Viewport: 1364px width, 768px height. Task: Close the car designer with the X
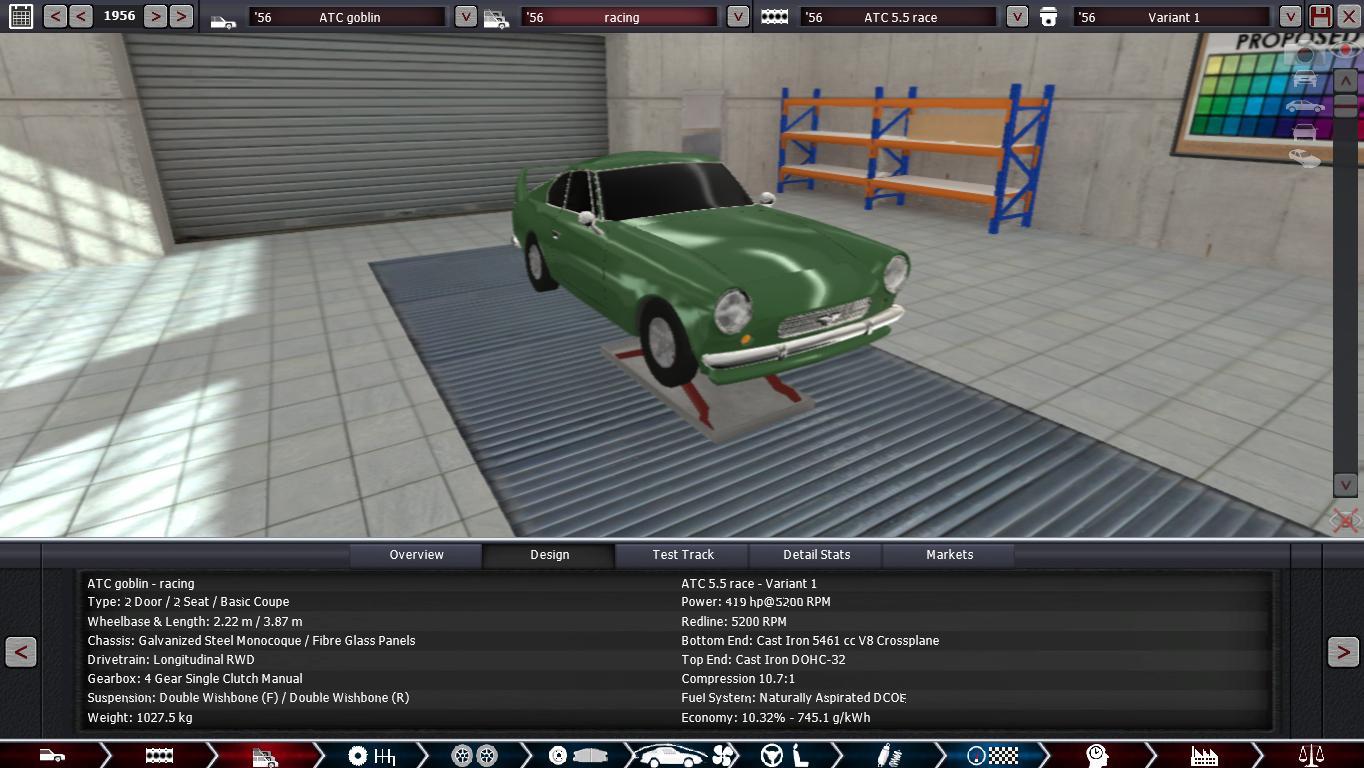pos(1348,17)
